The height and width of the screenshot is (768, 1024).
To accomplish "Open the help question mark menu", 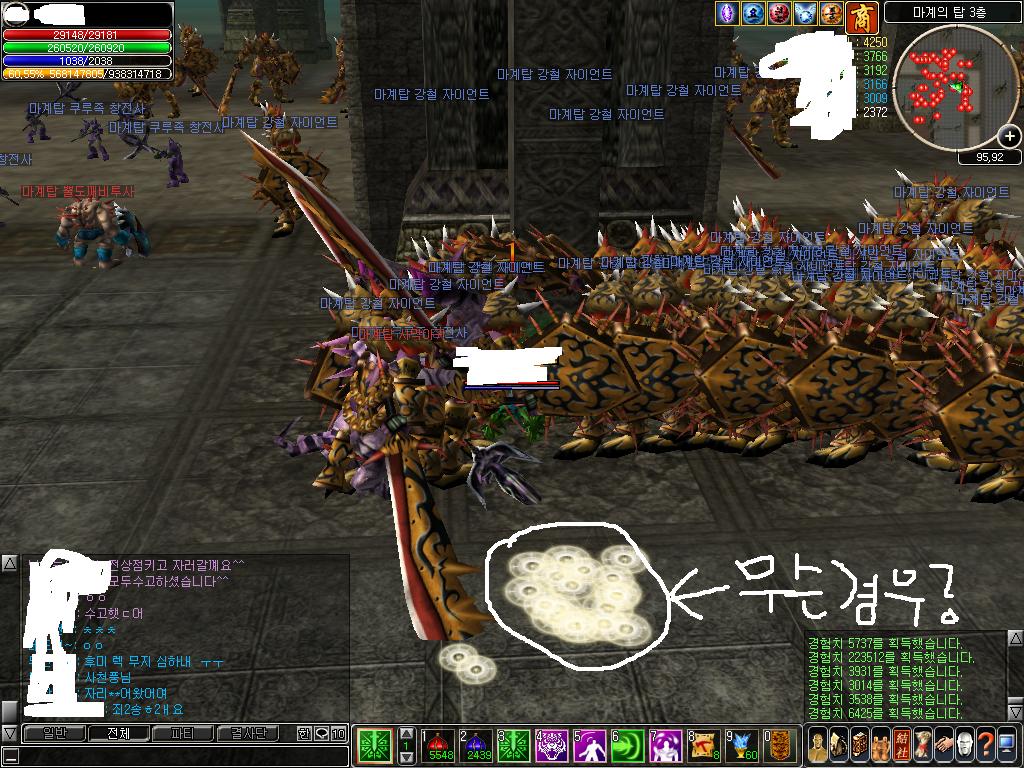I will [x=985, y=745].
